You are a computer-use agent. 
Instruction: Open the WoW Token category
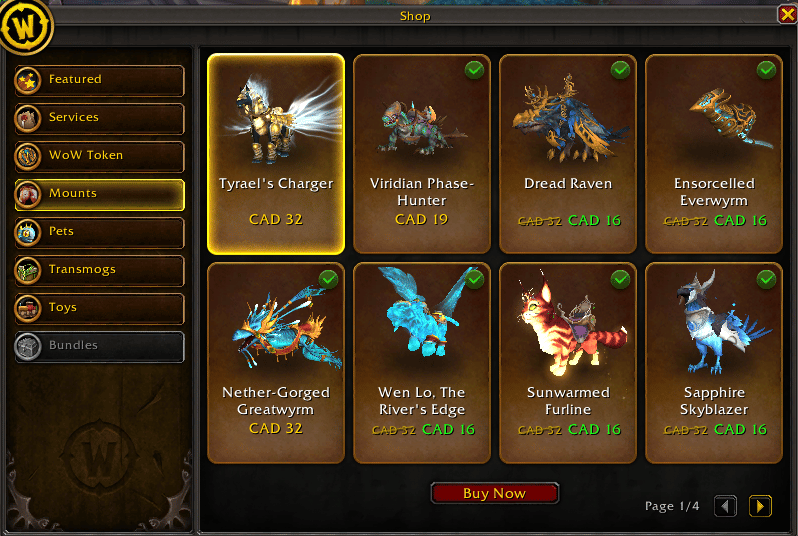tap(99, 156)
